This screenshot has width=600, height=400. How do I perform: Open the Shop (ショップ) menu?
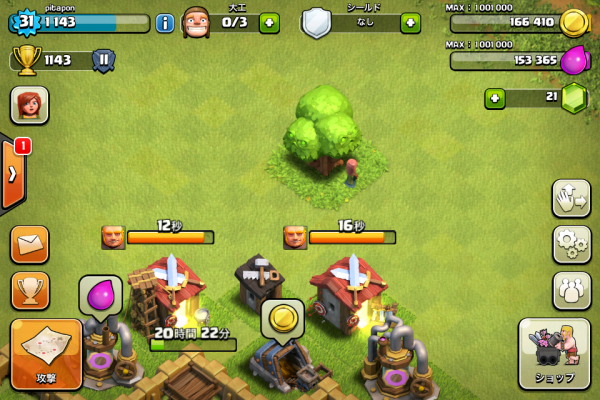coord(553,353)
